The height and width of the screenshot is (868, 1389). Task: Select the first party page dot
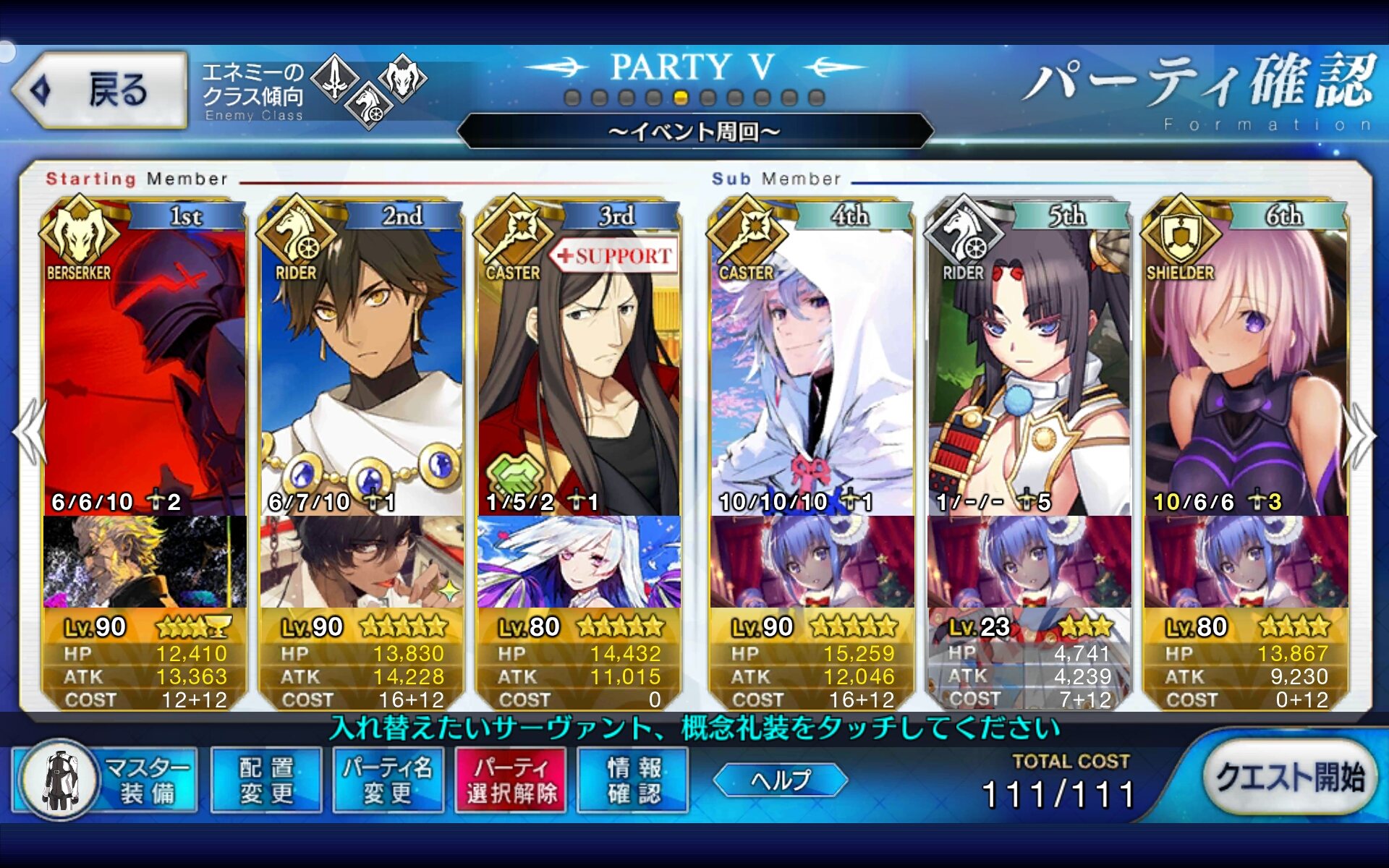click(572, 98)
